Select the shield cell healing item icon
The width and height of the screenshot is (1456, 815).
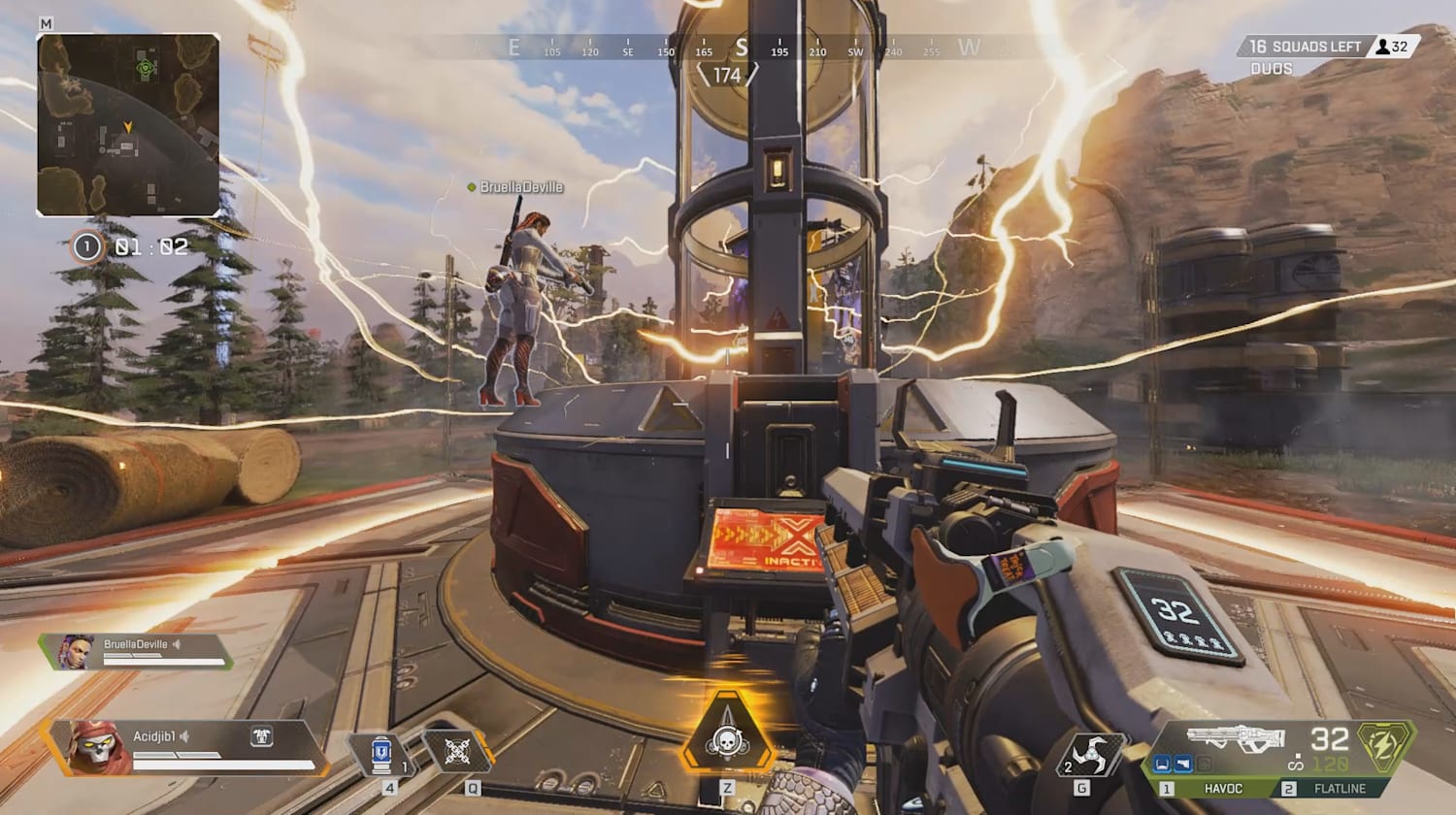(381, 752)
